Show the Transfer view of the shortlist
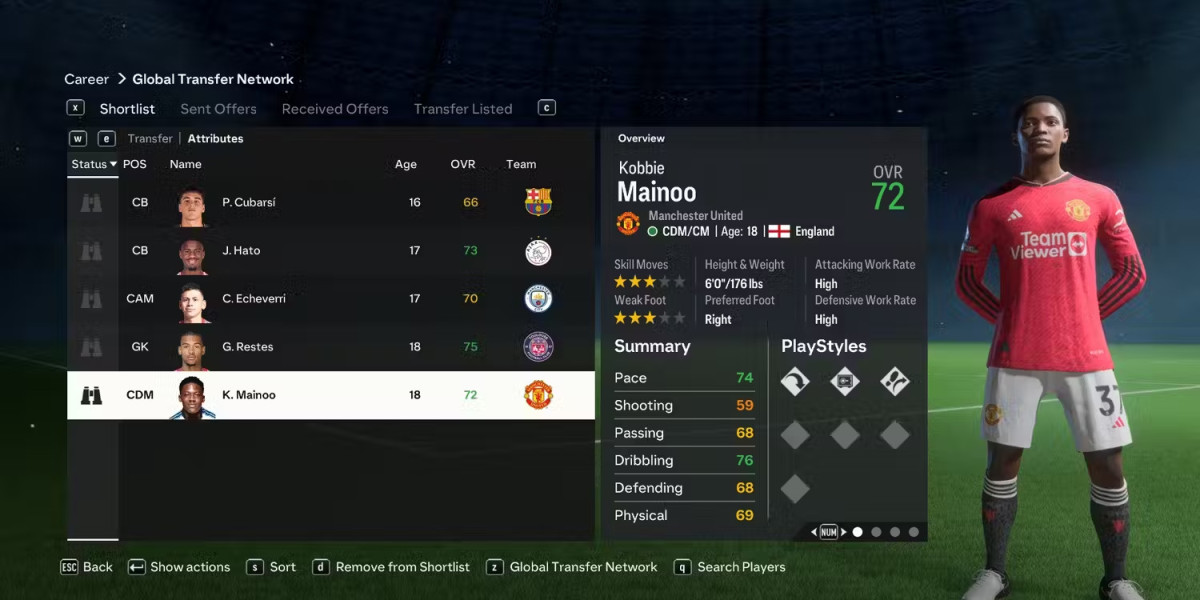The height and width of the screenshot is (600, 1200). (150, 139)
